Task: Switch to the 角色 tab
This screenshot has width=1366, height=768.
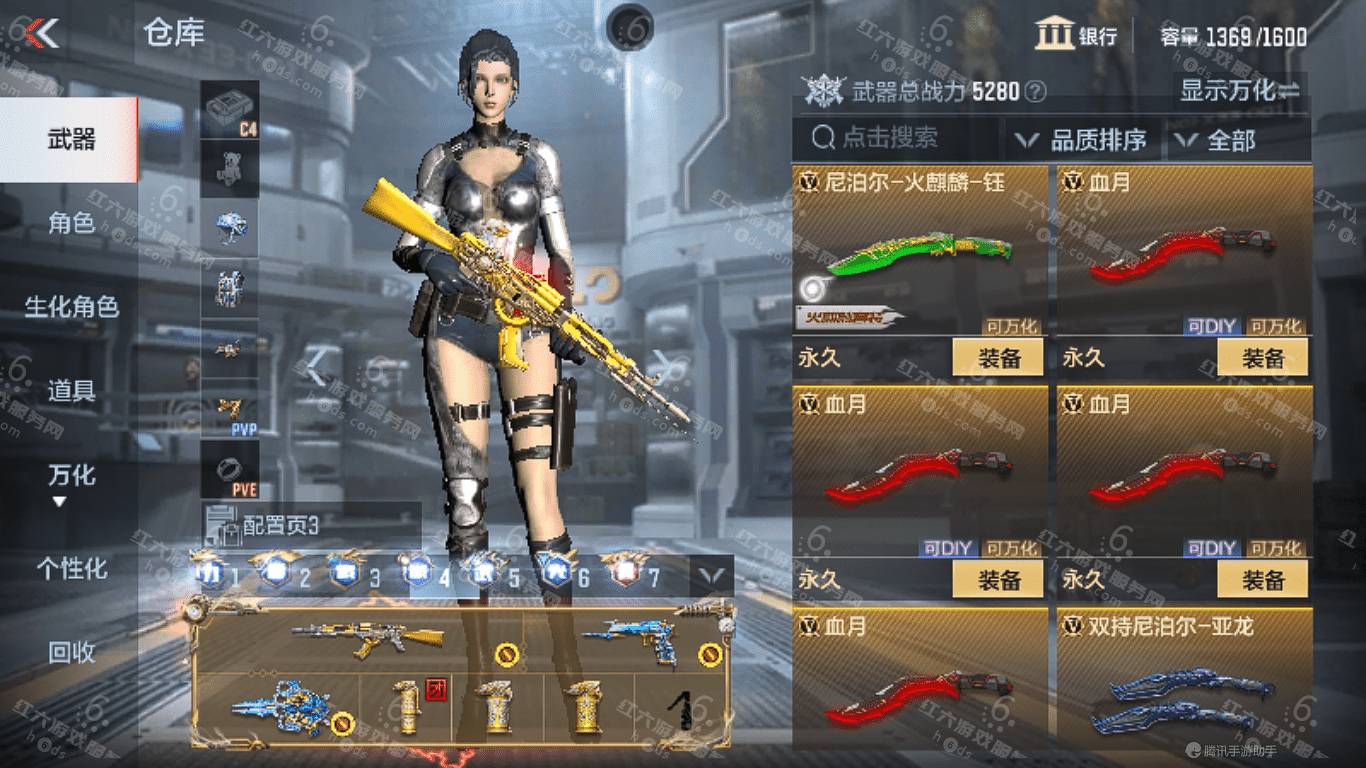Action: 70,223
